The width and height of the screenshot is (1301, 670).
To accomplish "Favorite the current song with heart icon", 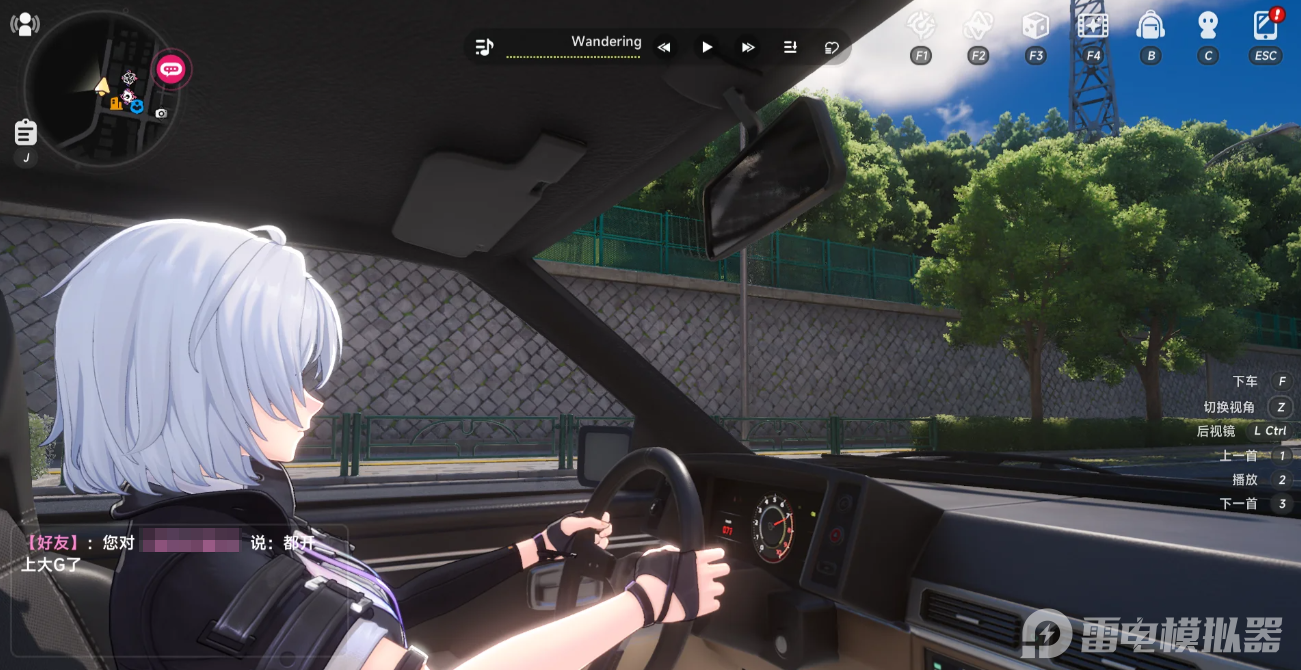I will tap(832, 47).
